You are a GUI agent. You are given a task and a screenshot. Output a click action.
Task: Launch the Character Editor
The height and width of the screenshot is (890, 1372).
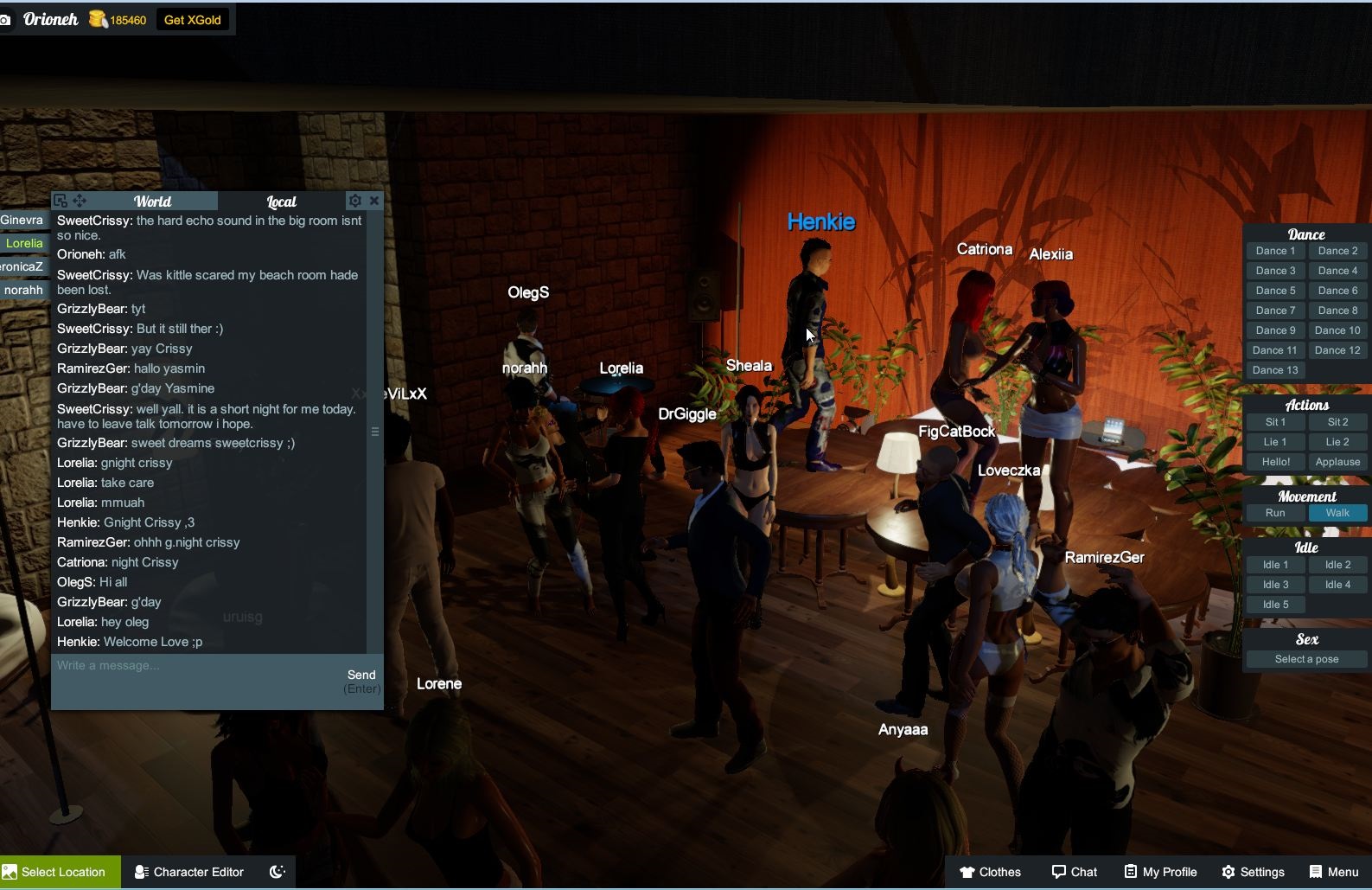[189, 872]
